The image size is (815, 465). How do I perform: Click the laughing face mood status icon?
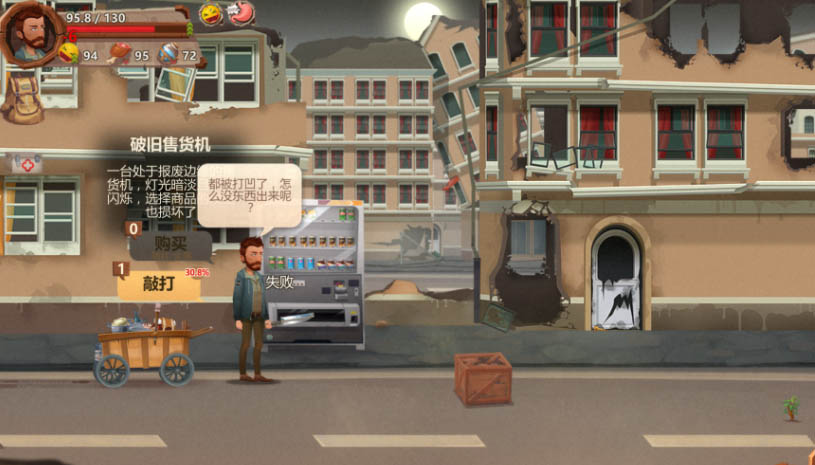tap(211, 14)
